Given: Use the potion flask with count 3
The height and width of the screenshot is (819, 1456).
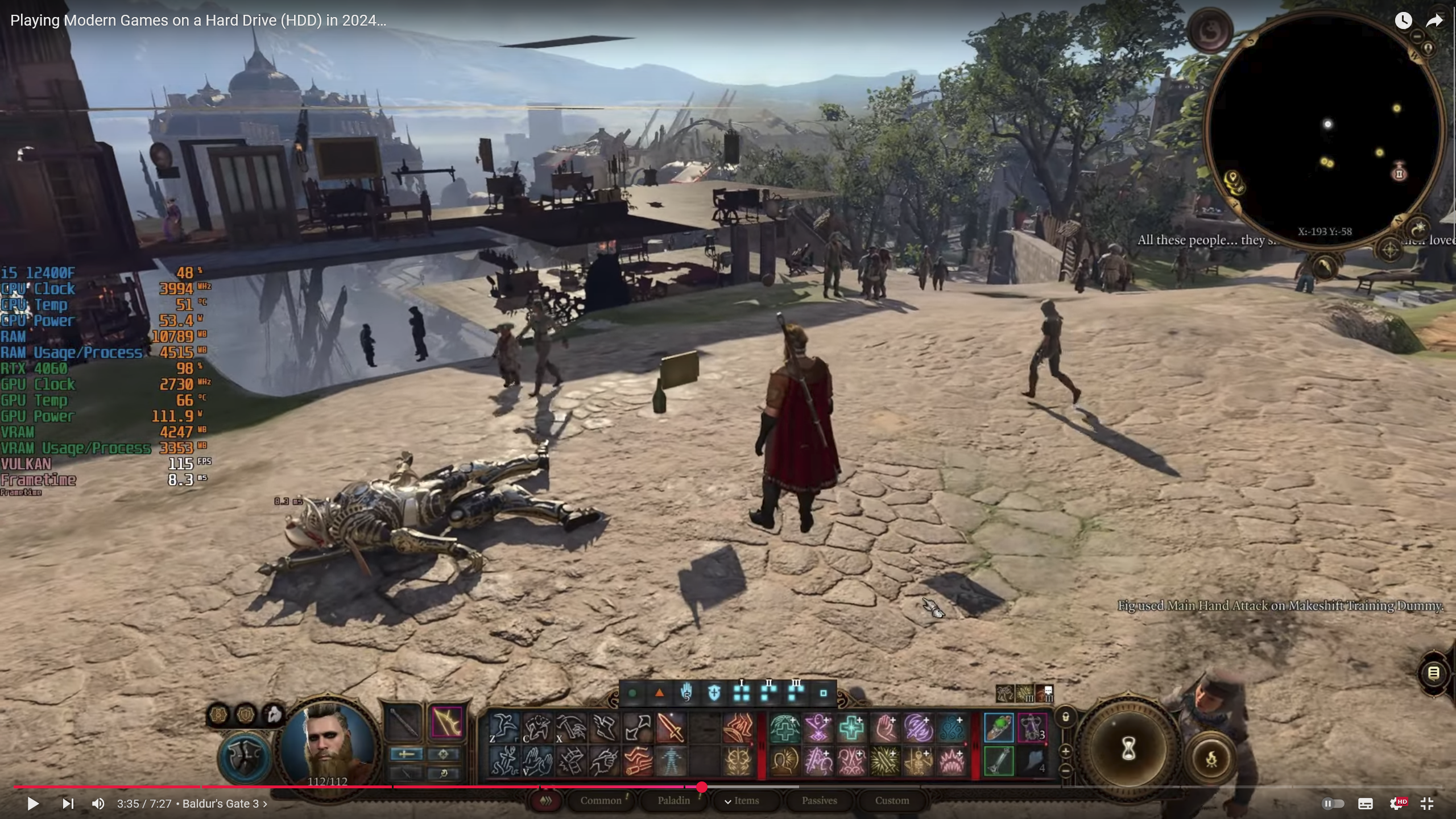Looking at the screenshot, I should point(1032,728).
